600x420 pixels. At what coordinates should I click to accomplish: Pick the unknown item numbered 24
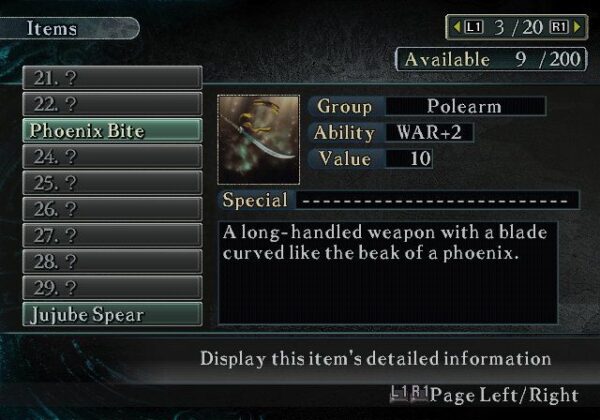pos(112,157)
